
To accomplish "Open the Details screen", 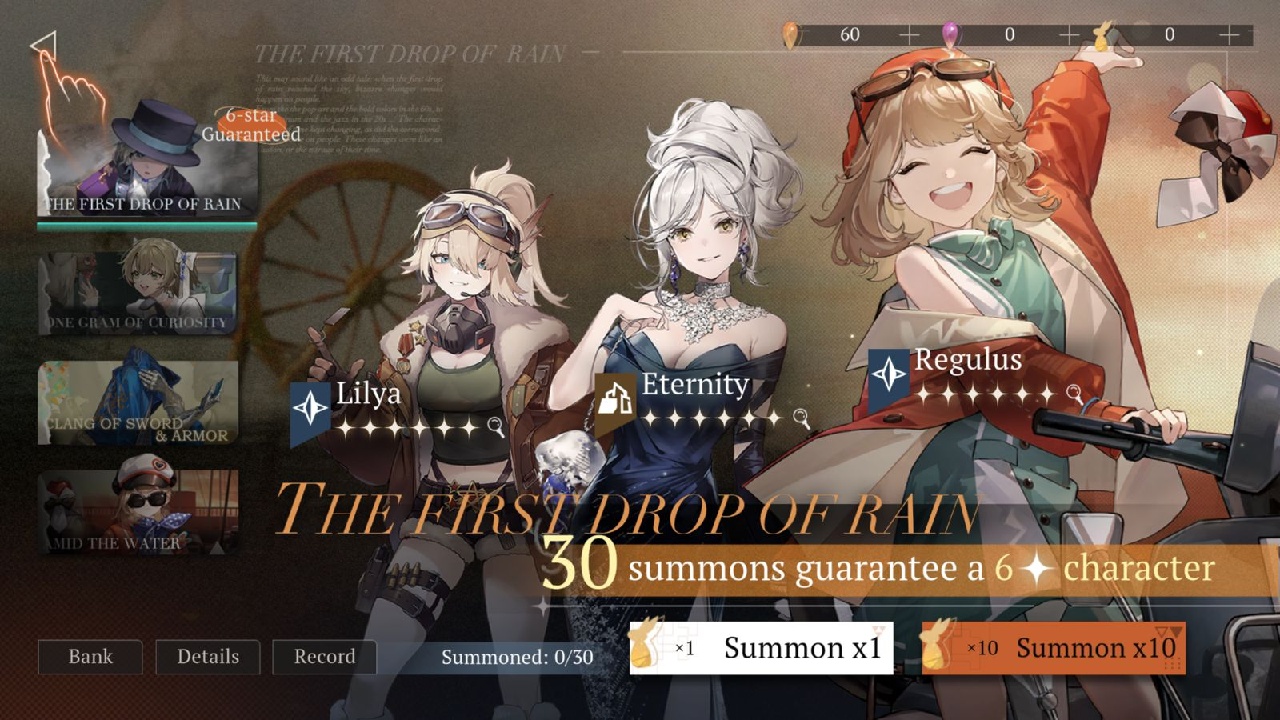I will click(207, 657).
